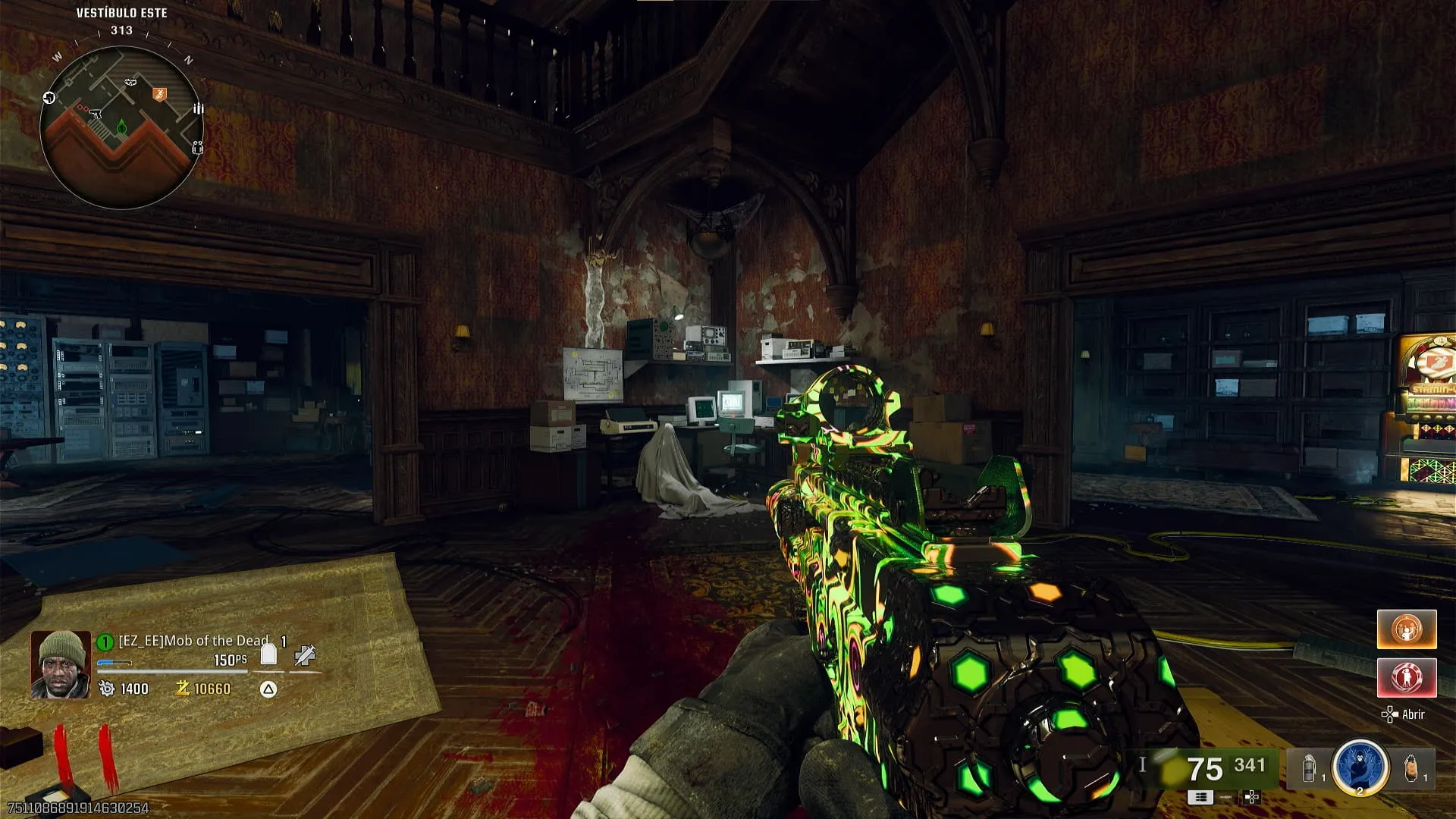Image resolution: width=1456 pixels, height=819 pixels.
Task: Select the orange GobbleGum slot
Action: (x=1407, y=629)
